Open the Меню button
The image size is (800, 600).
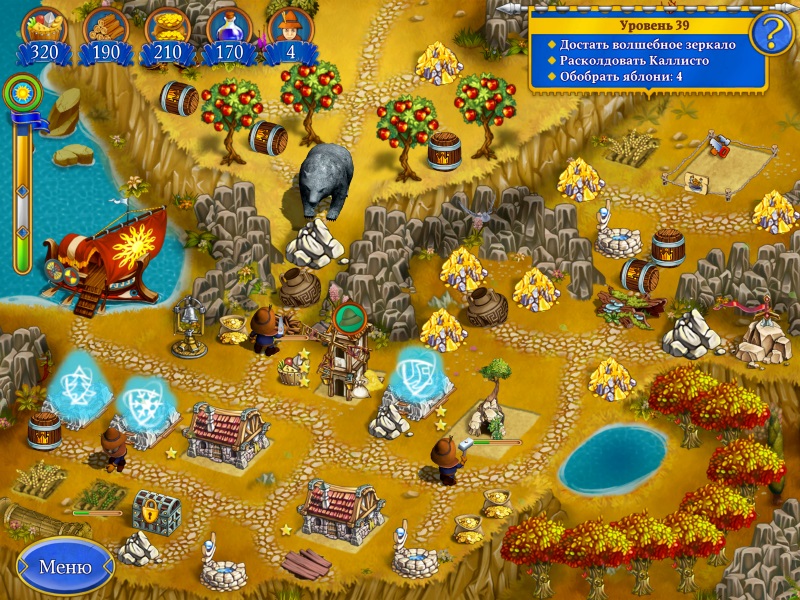coord(64,567)
